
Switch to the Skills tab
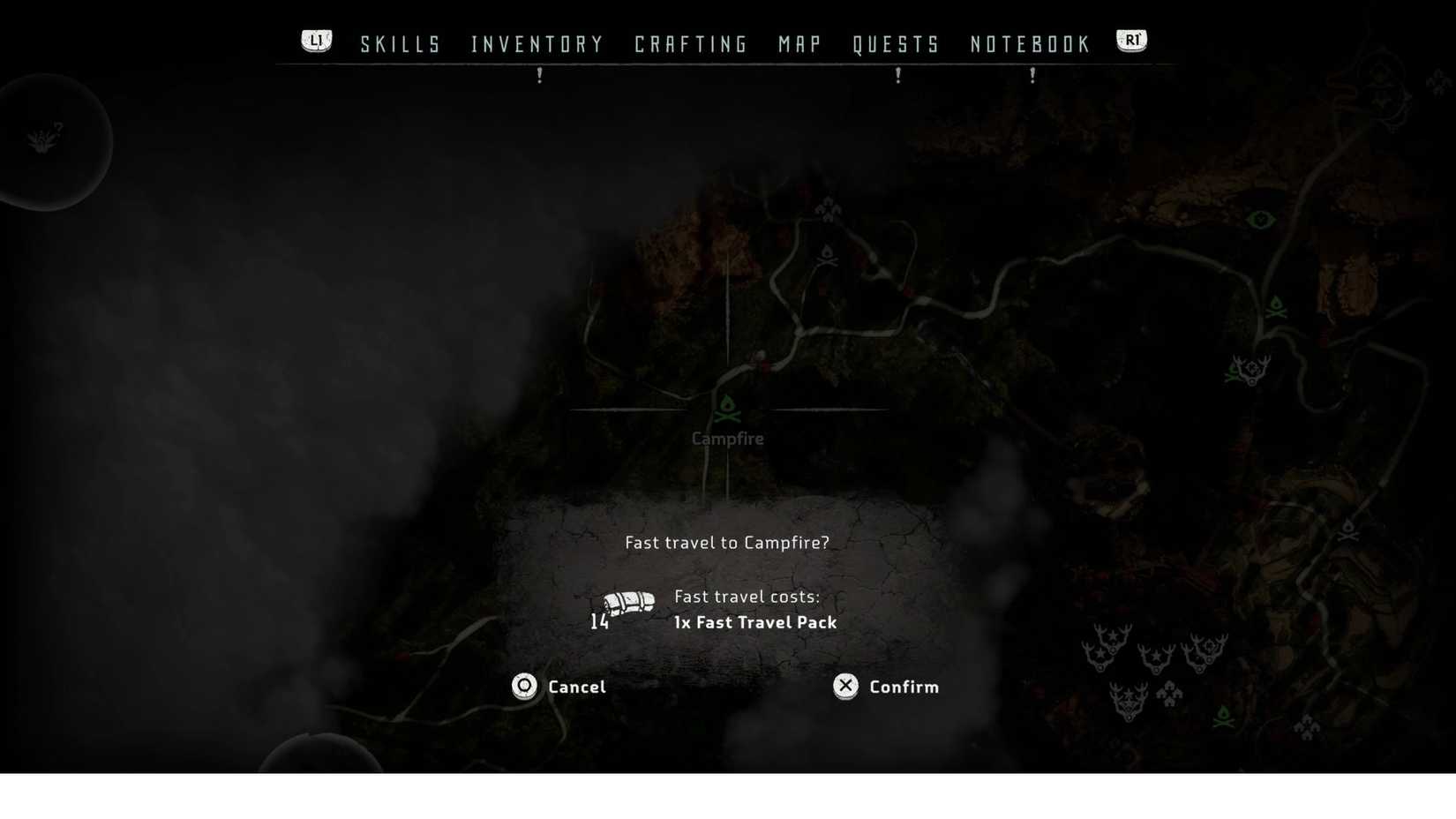(401, 43)
